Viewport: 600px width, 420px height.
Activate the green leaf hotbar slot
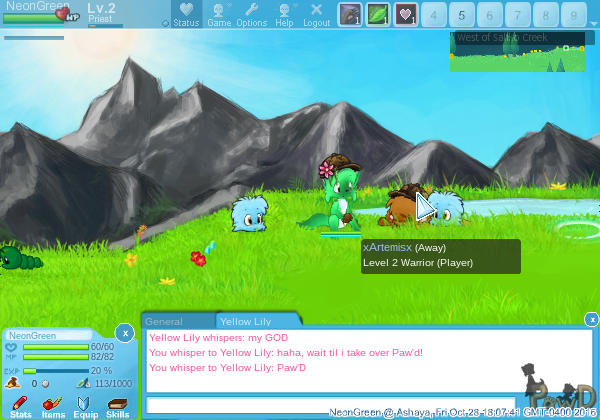tap(378, 15)
